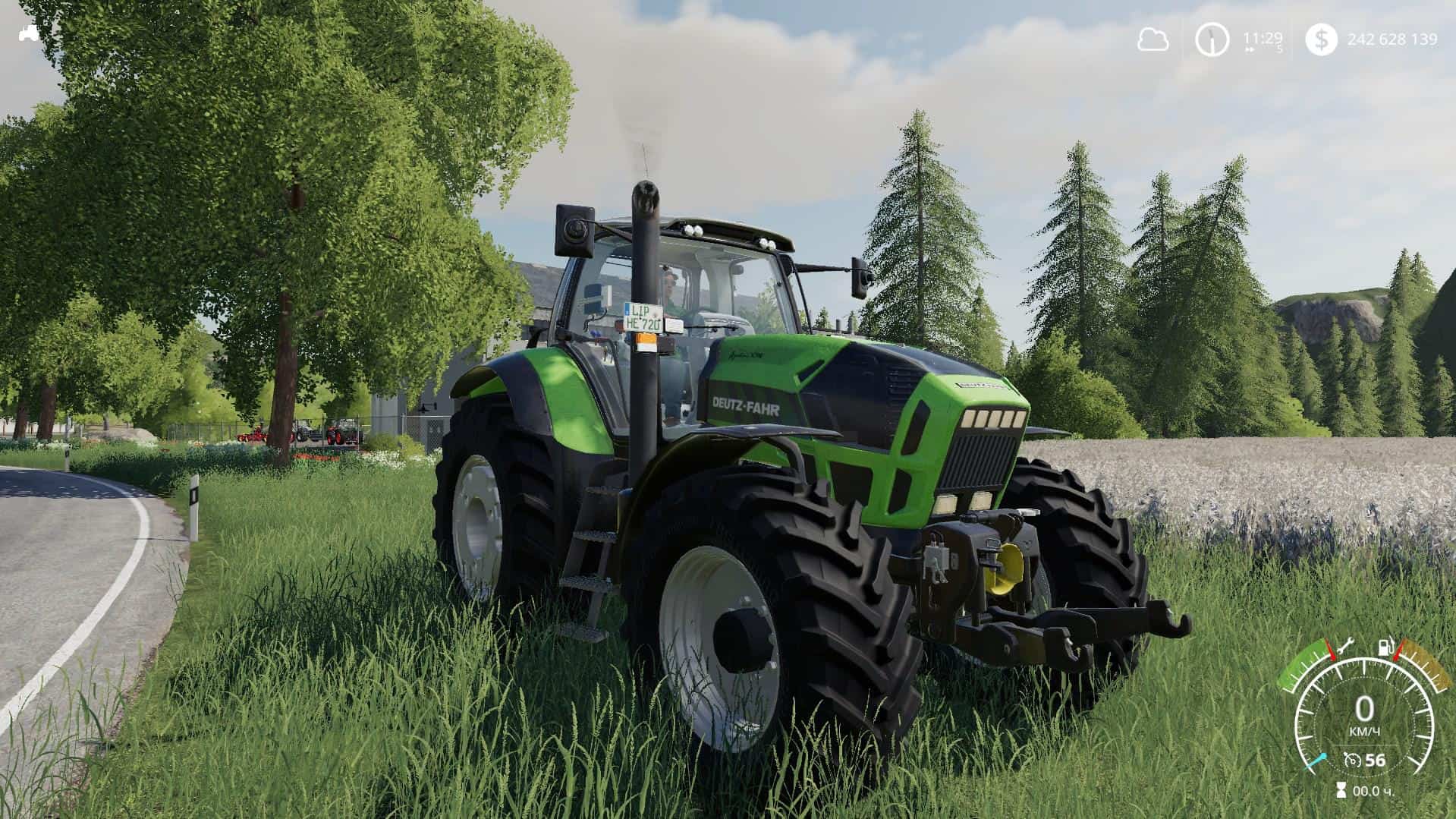Viewport: 1456px width, 819px height.
Task: Click the money balance 242 628 139
Action: (1393, 39)
